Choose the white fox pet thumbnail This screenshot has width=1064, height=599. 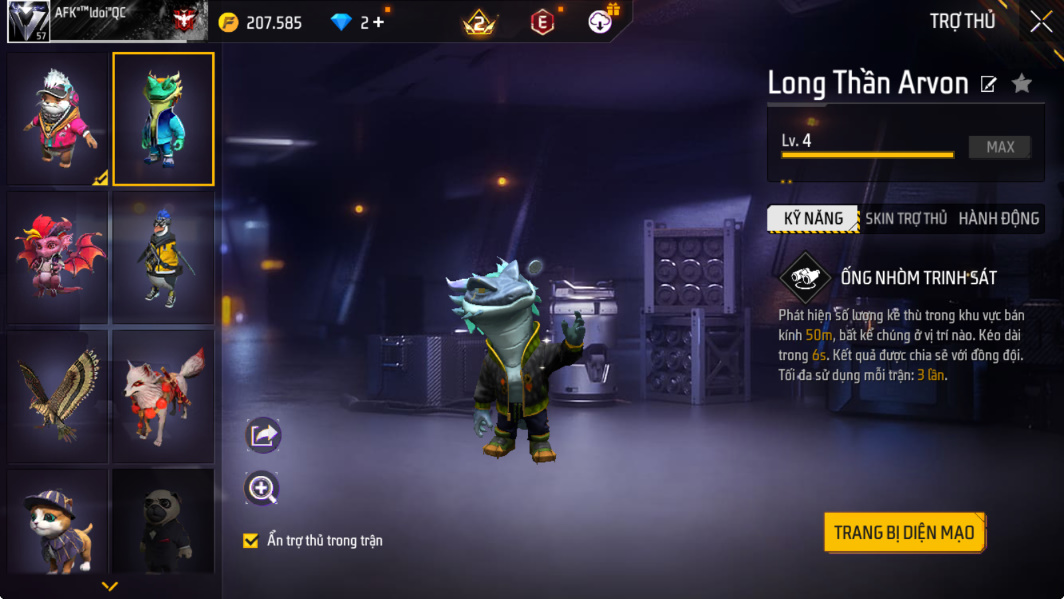[x=163, y=395]
